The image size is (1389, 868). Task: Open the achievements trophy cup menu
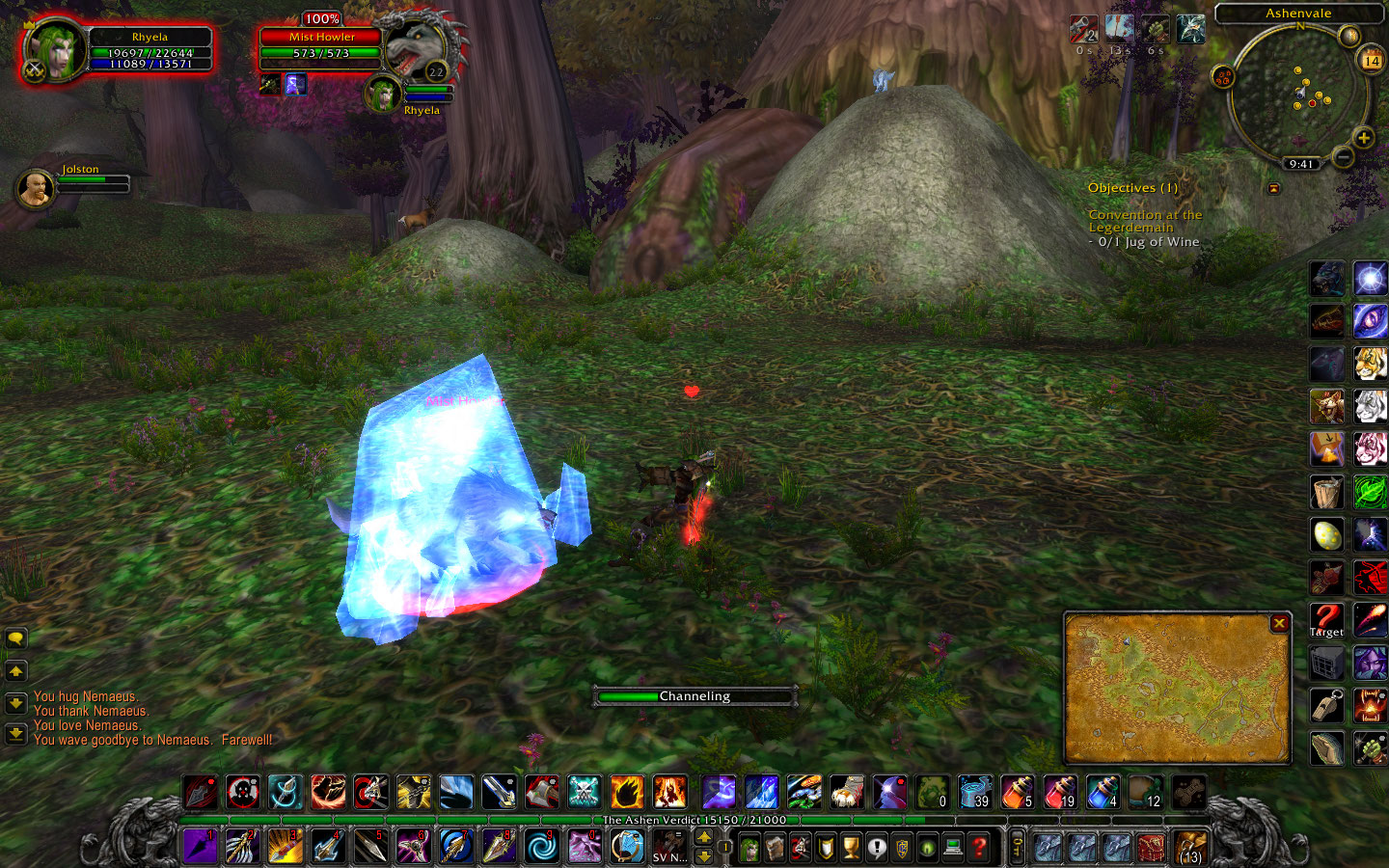point(851,848)
